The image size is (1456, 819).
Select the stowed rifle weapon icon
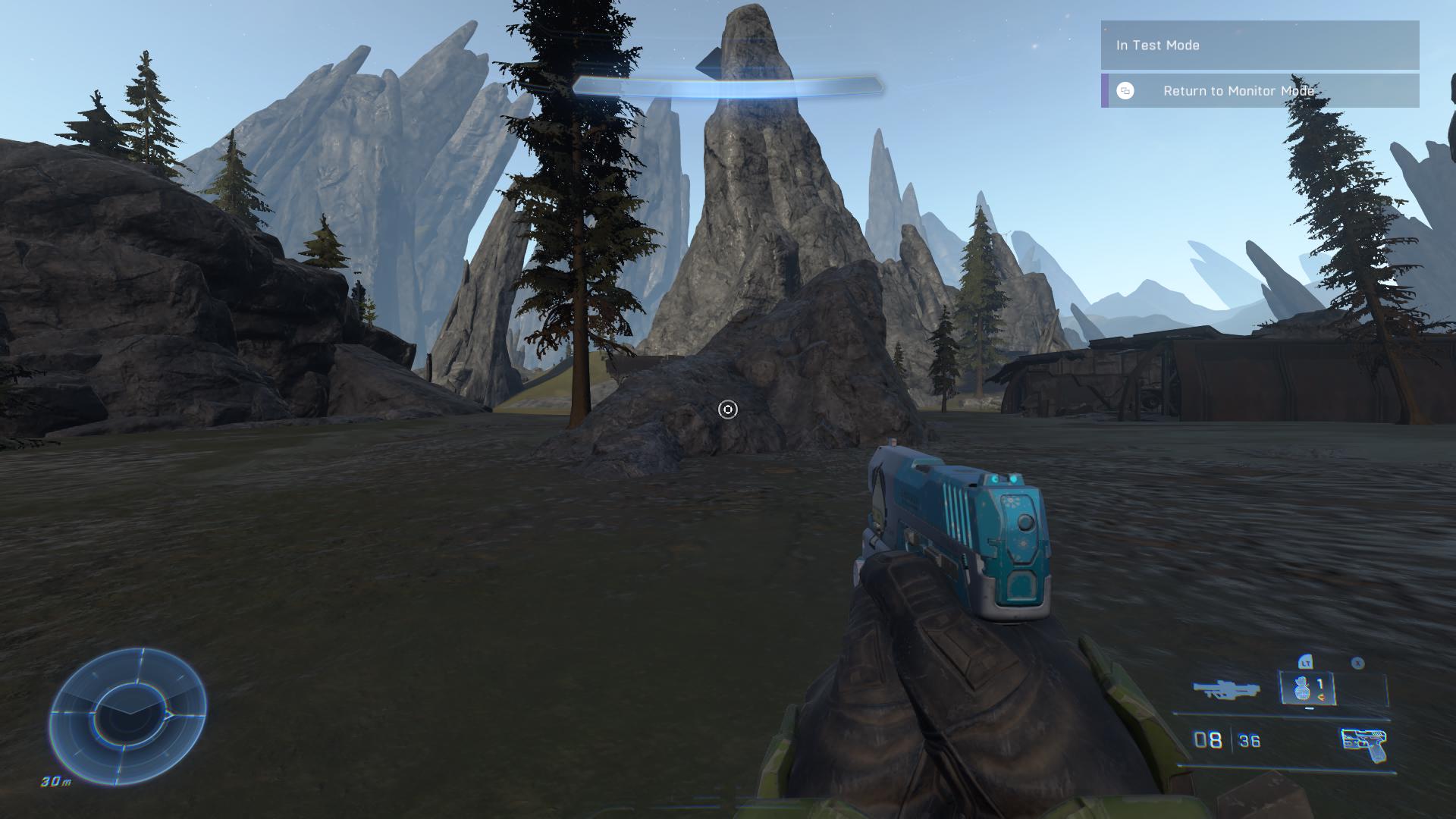pos(1225,689)
